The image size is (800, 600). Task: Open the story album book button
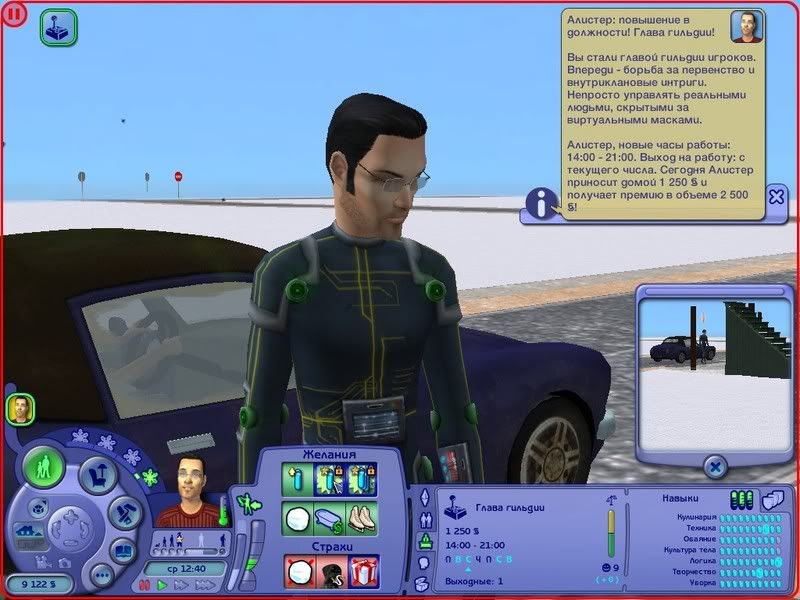(124, 549)
